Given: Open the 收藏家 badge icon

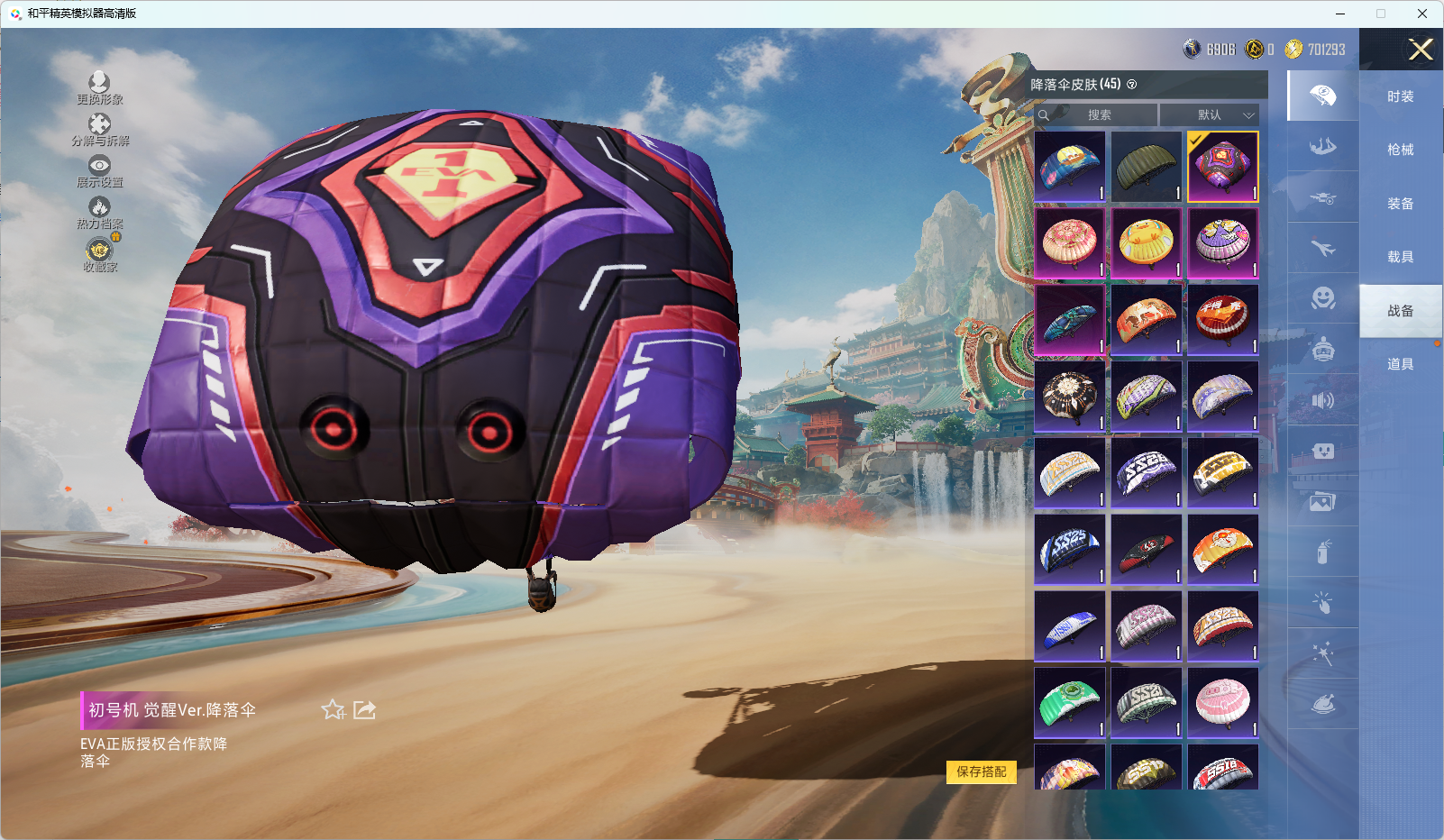Looking at the screenshot, I should (x=99, y=253).
